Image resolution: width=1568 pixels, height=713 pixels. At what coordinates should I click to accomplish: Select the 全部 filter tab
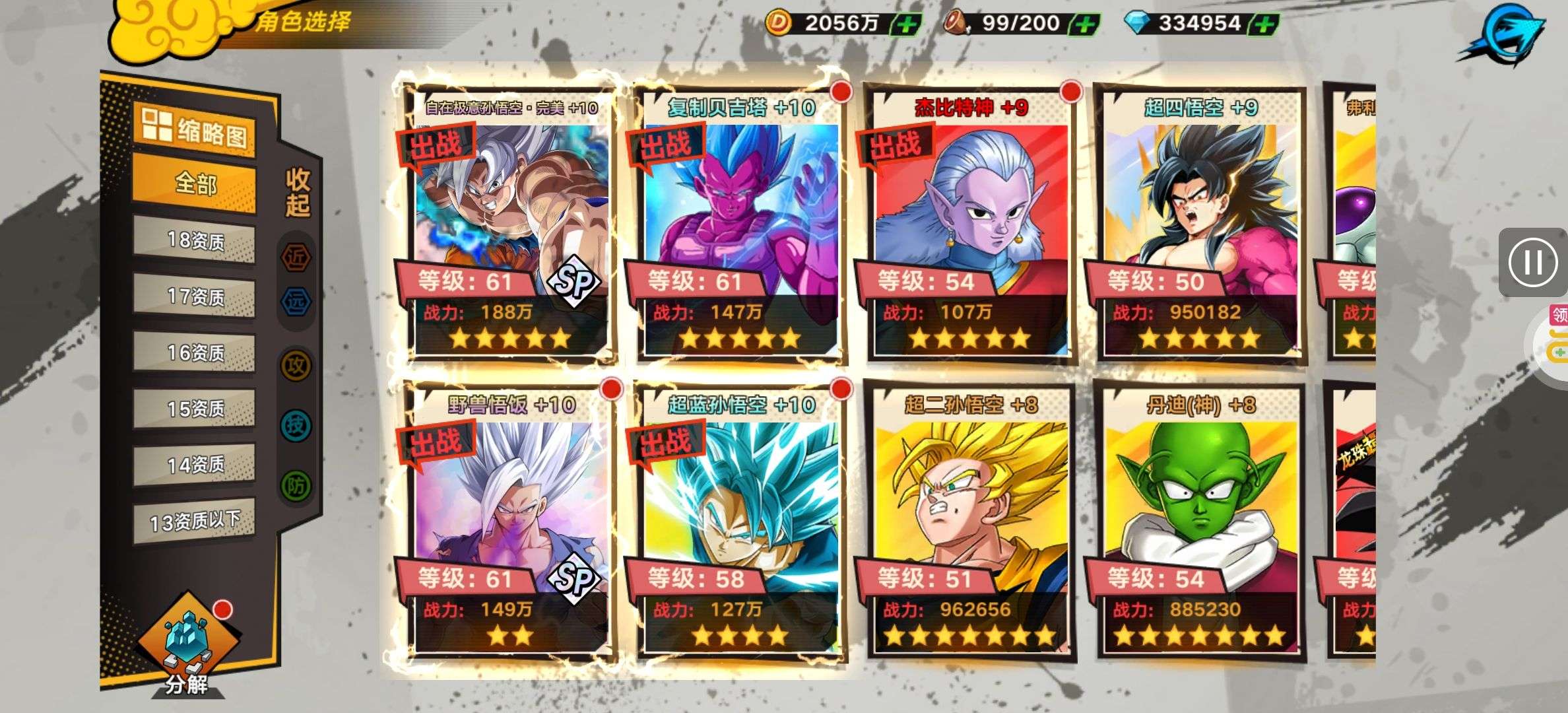(x=195, y=183)
